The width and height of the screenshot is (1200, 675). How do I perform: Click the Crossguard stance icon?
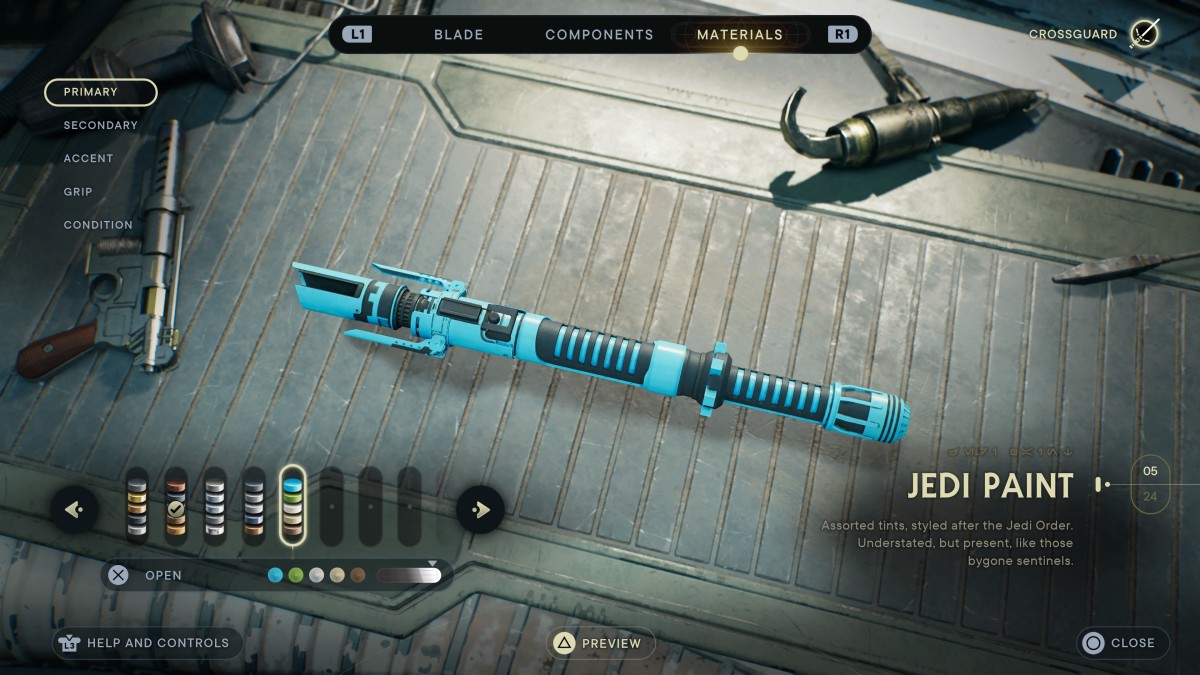click(1144, 34)
